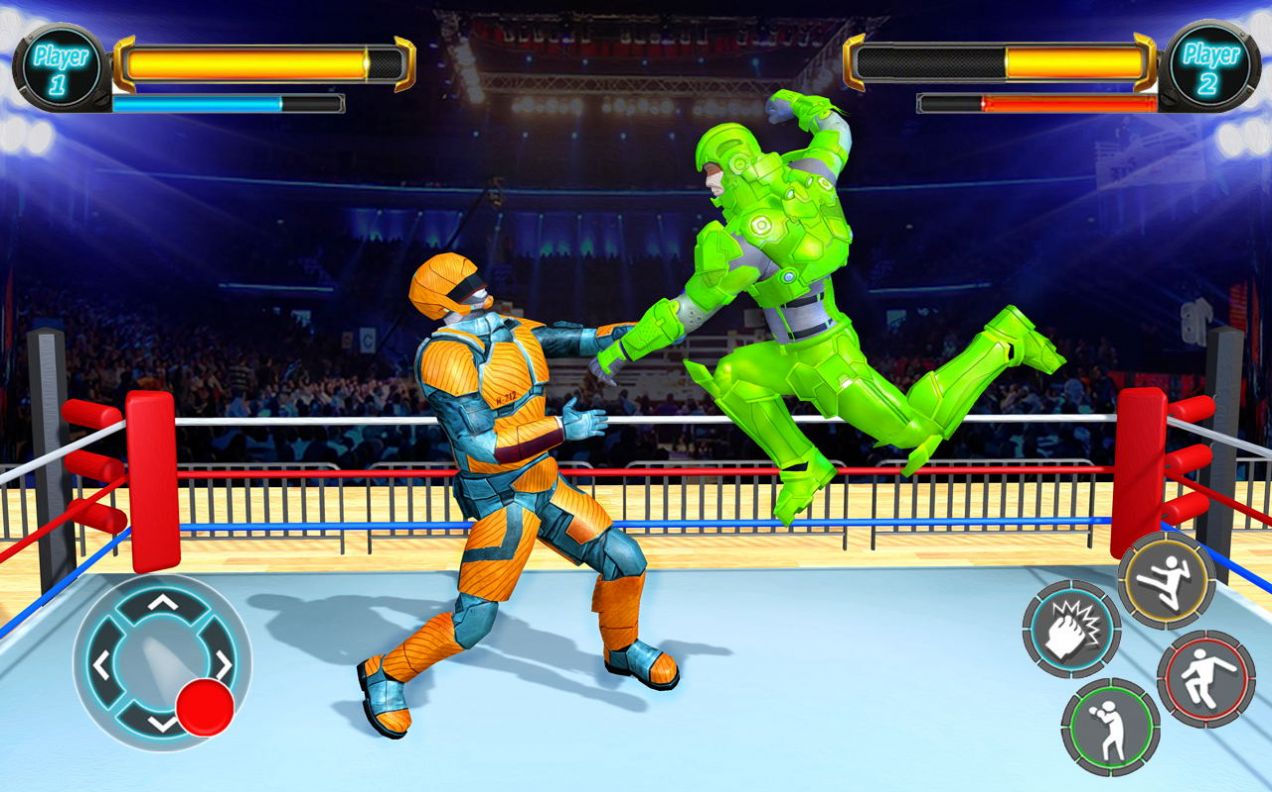The image size is (1272, 792).
Task: Use the red-ringed jump action button
Action: point(1206,678)
